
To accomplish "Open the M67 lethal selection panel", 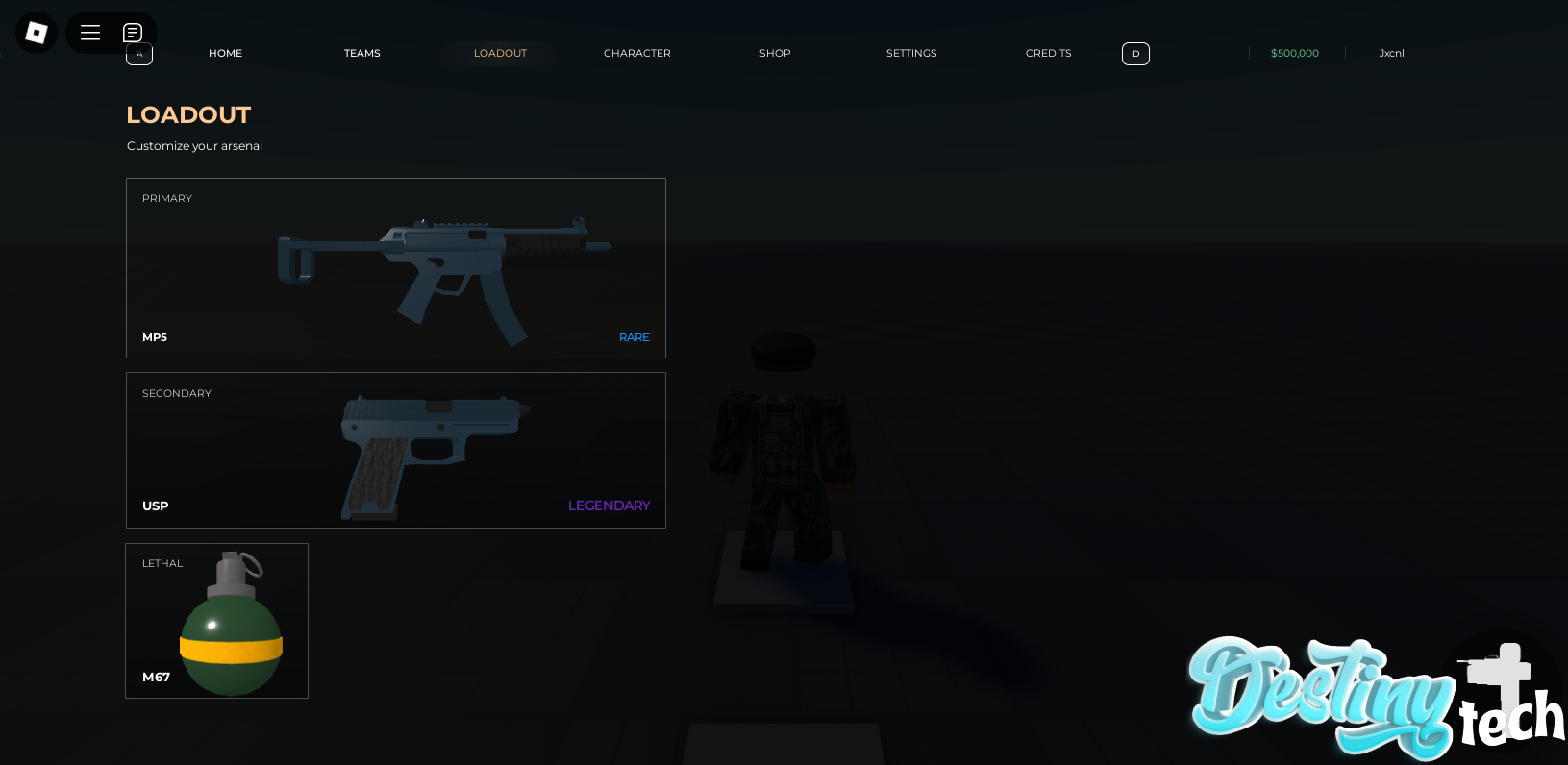I will click(x=216, y=620).
